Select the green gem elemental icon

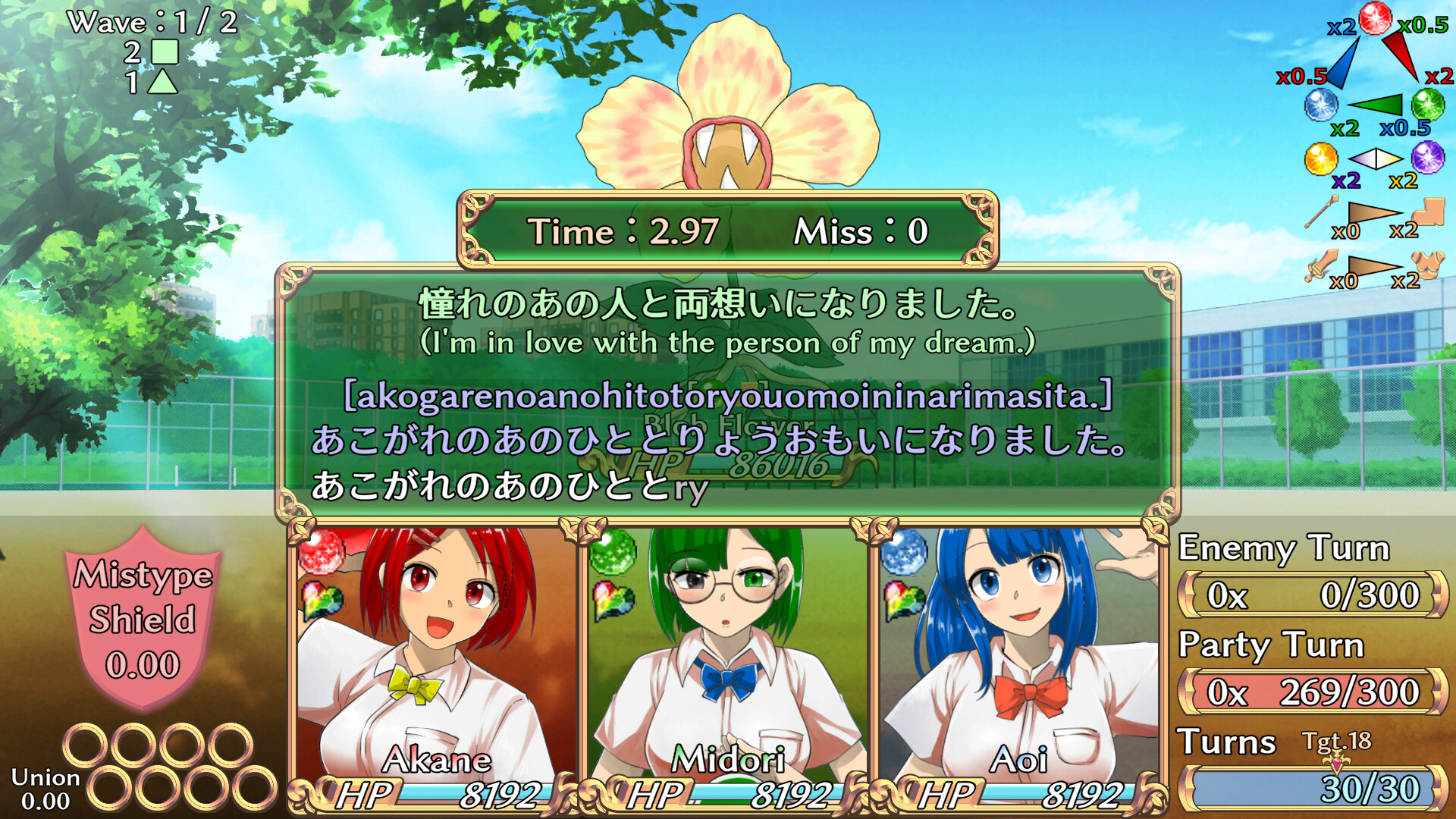(x=1428, y=105)
